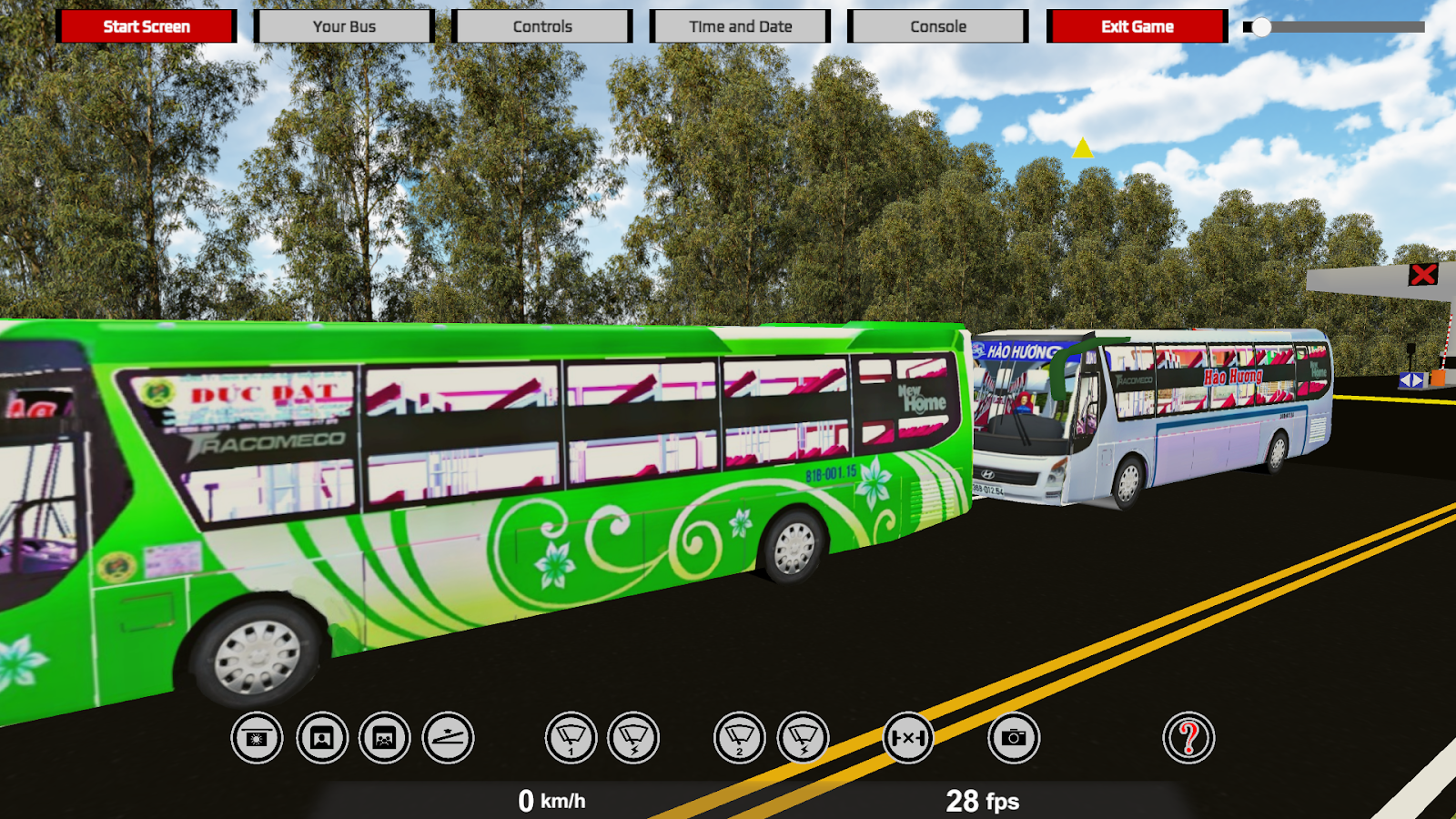Open the Your Bus menu
The height and width of the screenshot is (819, 1456).
coord(346,26)
